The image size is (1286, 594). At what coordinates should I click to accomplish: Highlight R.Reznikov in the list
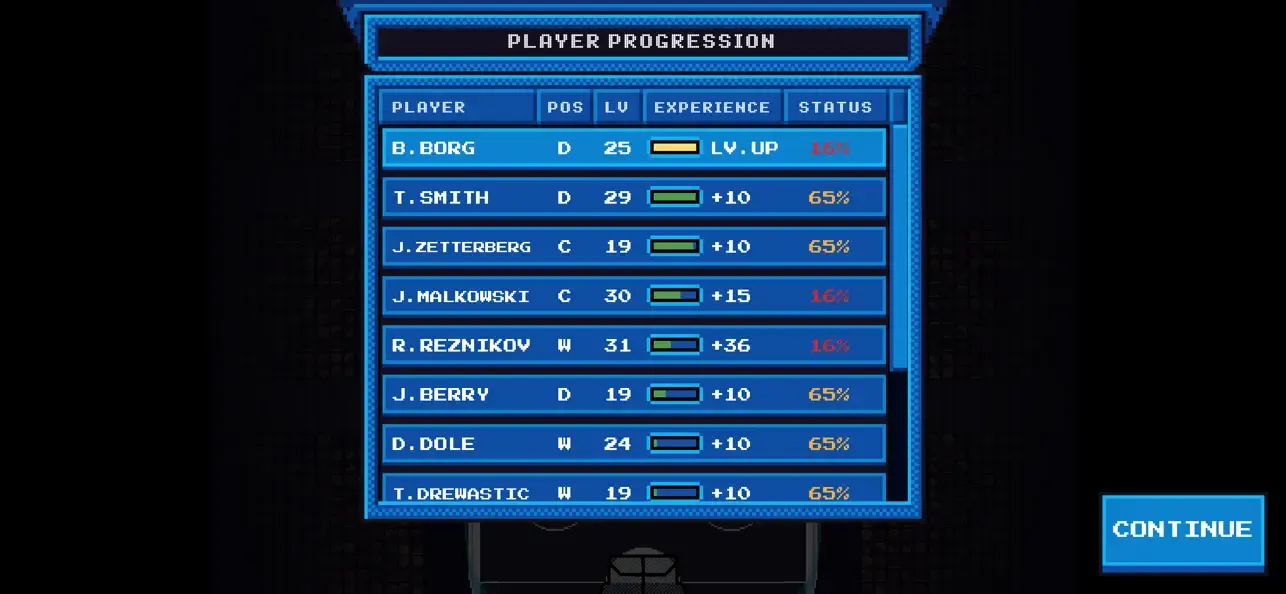[x=634, y=345]
